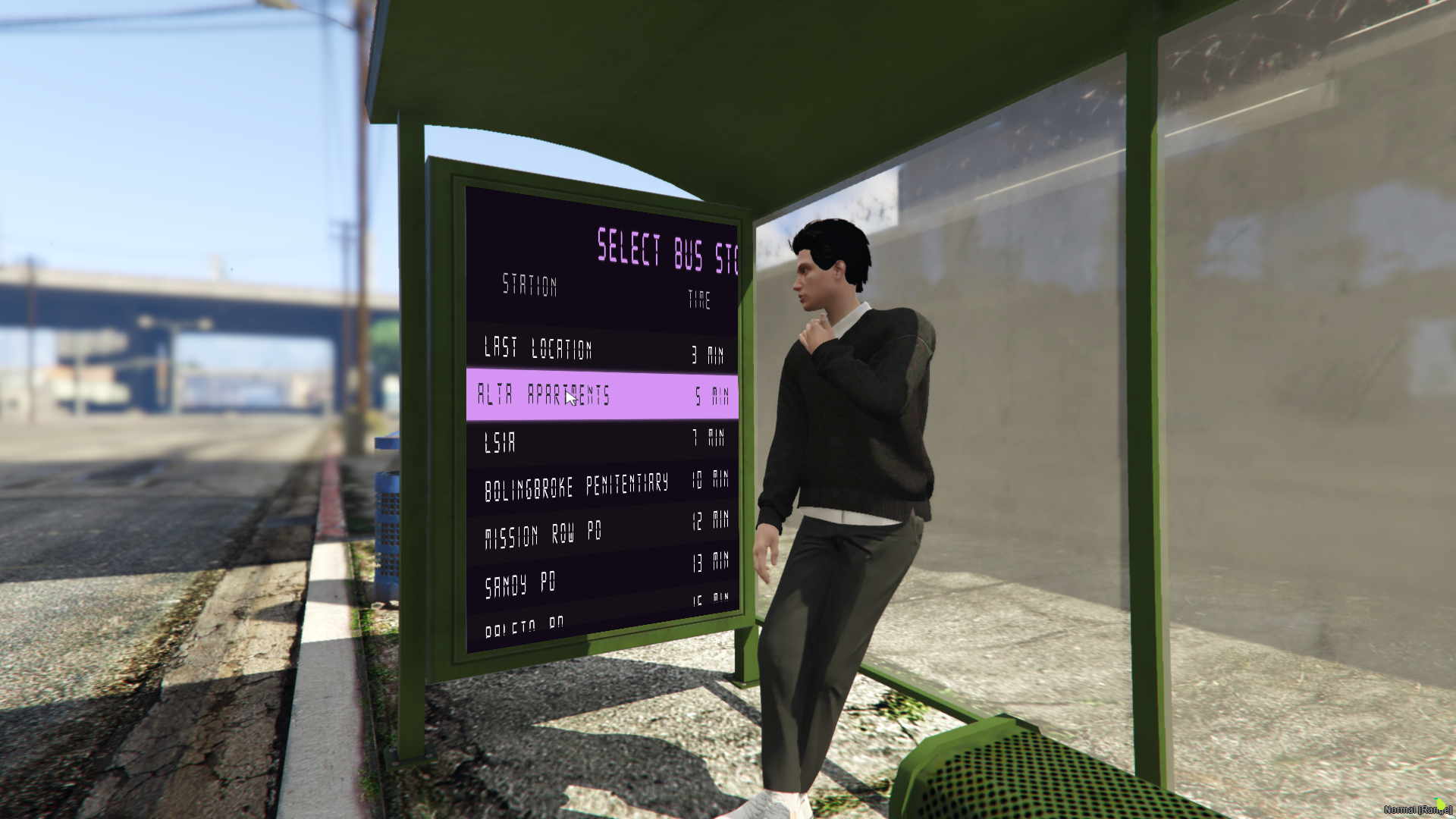Click the 5 MIN time beside Alta Apartments

(x=711, y=394)
